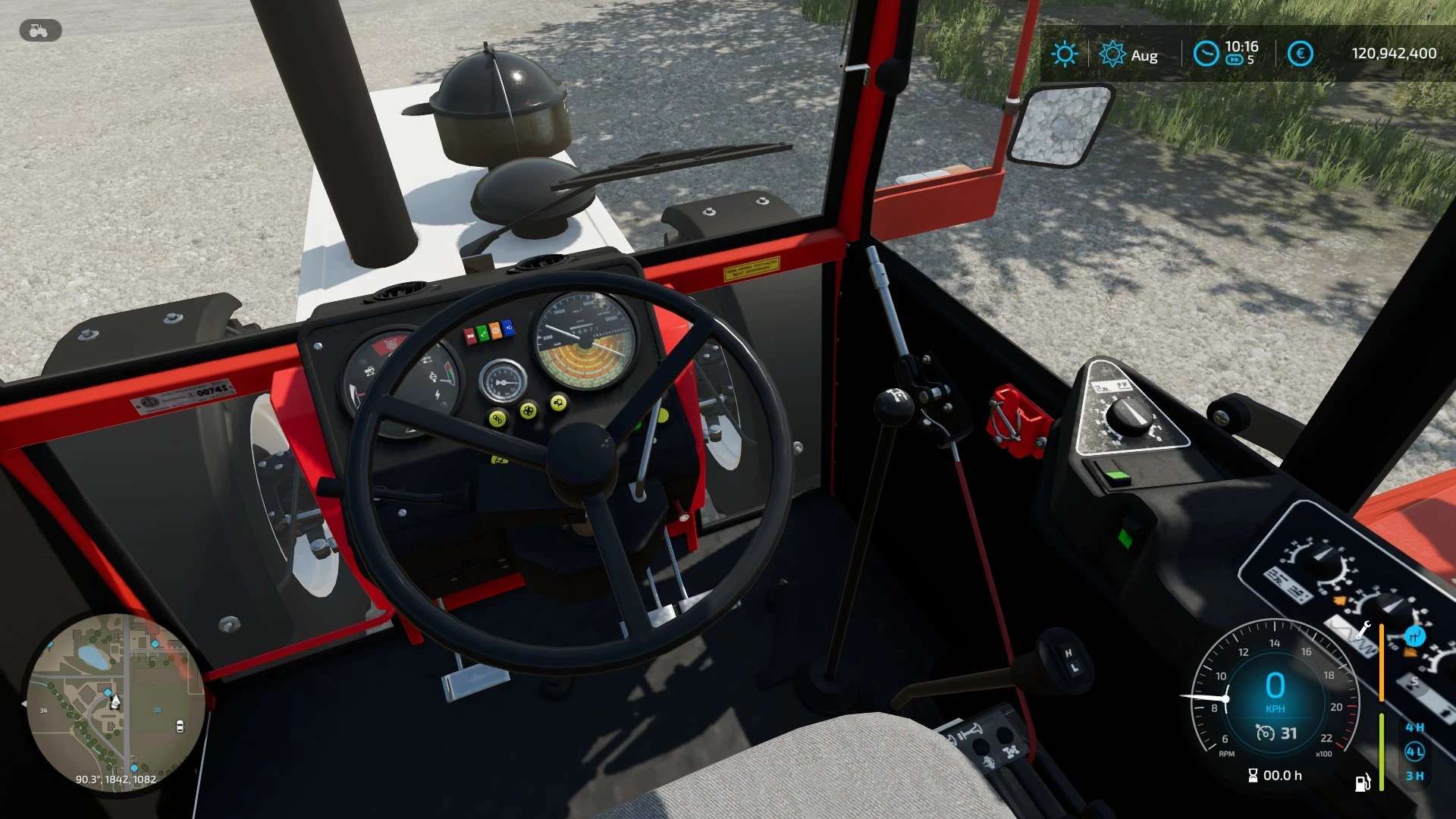Select the white car marker on the minimap

(180, 726)
